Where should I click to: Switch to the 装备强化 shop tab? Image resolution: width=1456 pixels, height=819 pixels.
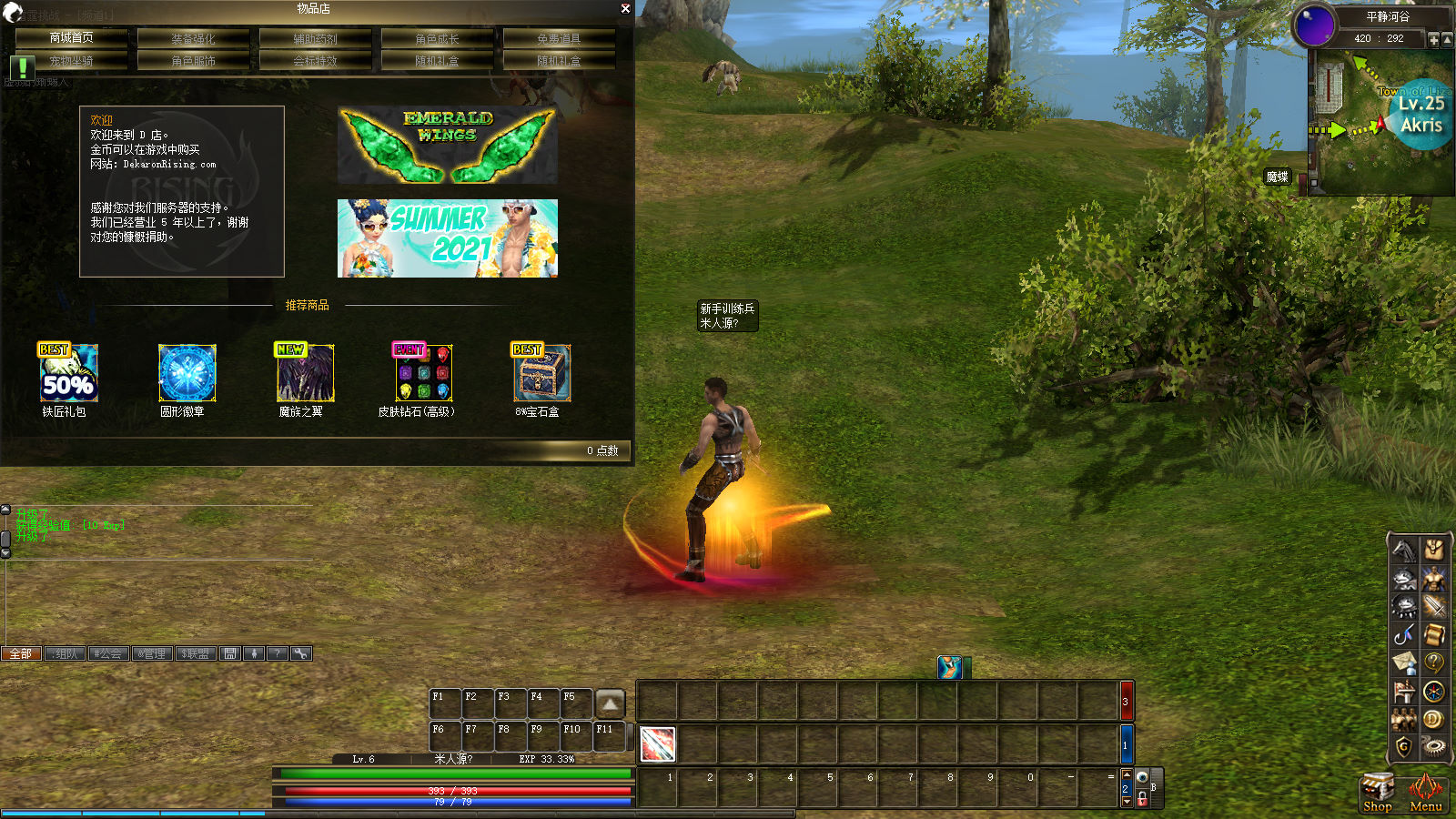click(193, 38)
